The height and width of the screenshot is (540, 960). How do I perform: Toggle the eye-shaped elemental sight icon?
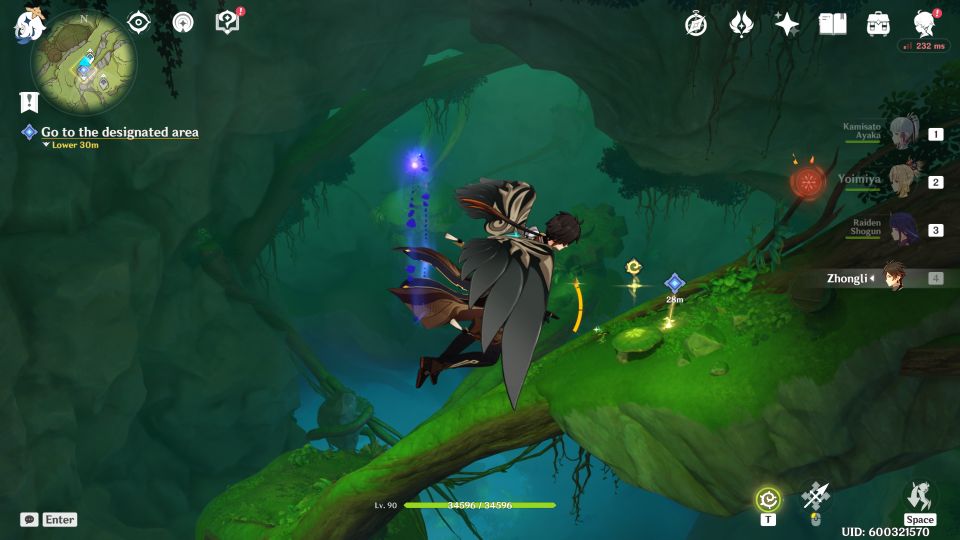[138, 22]
